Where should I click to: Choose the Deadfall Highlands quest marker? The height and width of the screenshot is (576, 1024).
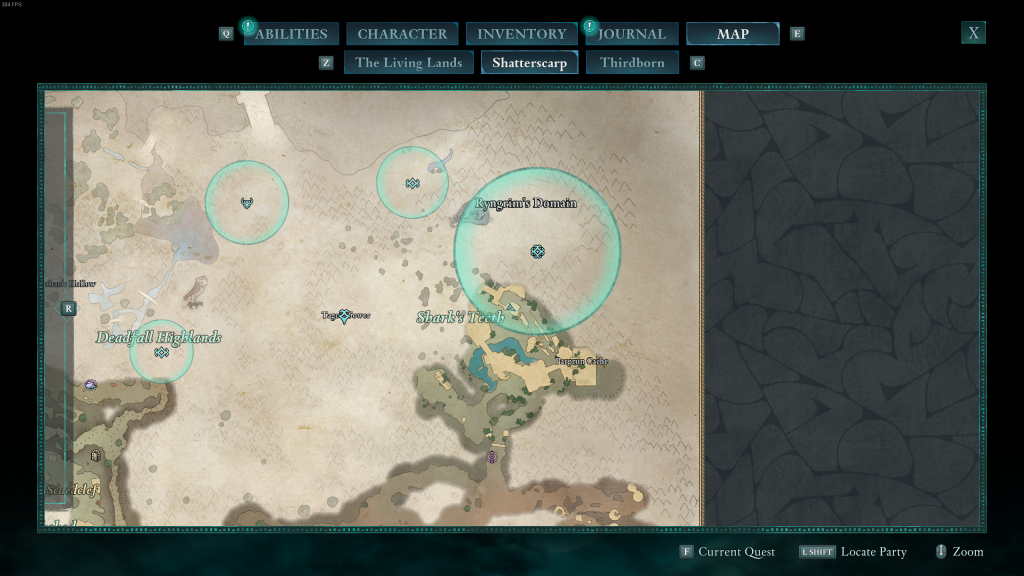(161, 352)
